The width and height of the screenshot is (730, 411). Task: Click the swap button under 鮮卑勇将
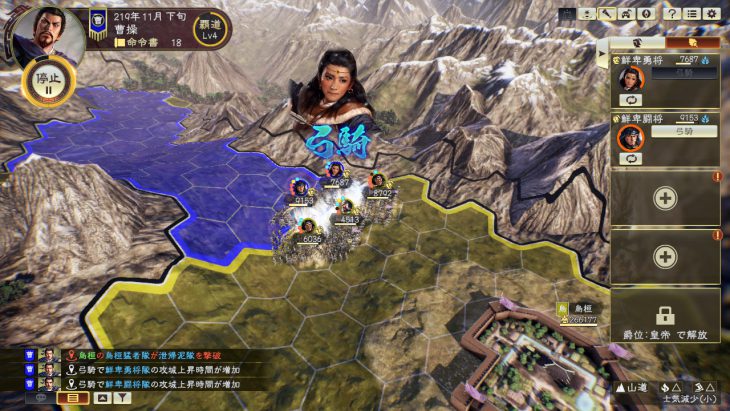coord(631,100)
